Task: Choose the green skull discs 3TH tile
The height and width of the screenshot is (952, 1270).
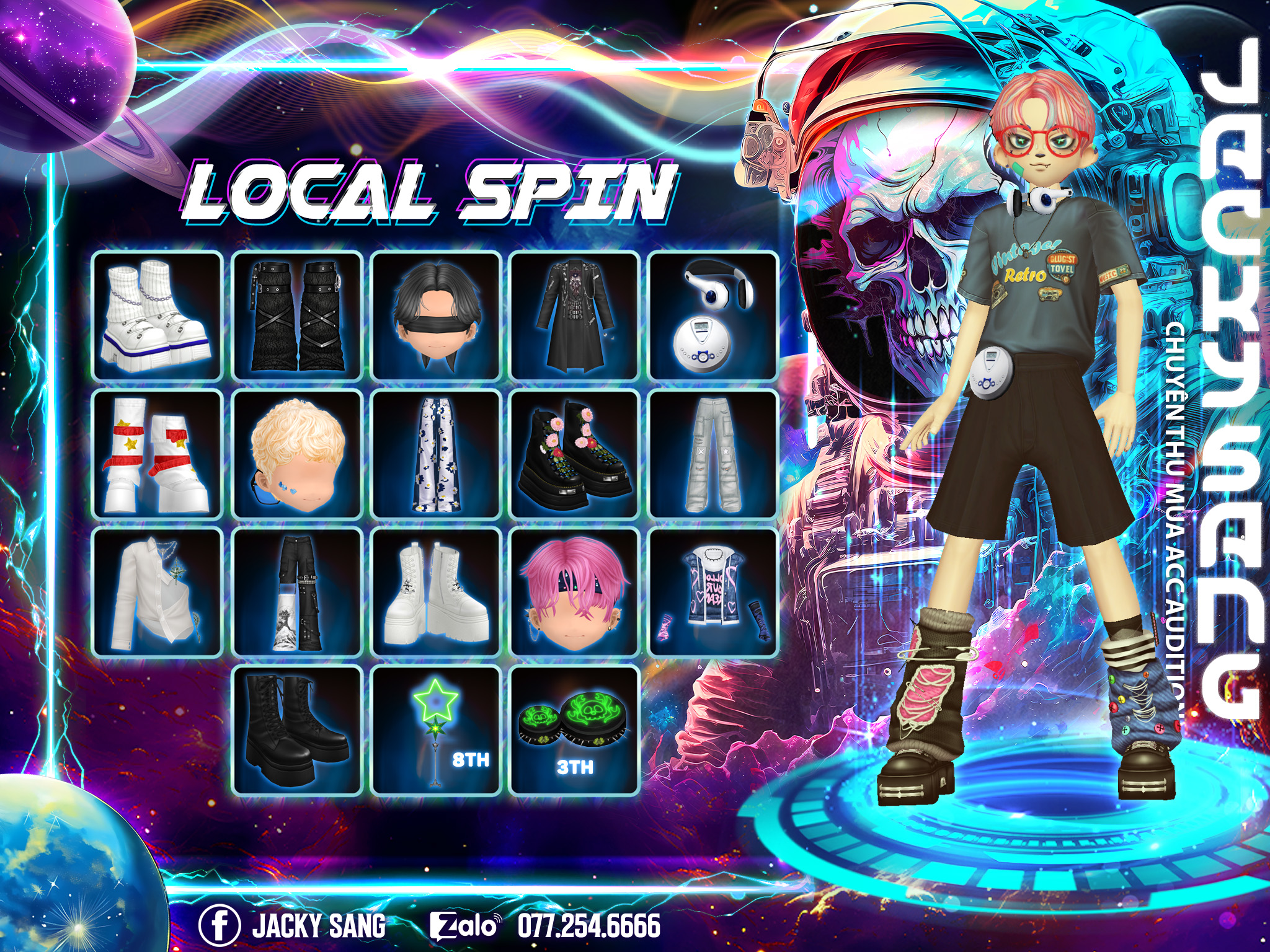Action: tap(574, 730)
